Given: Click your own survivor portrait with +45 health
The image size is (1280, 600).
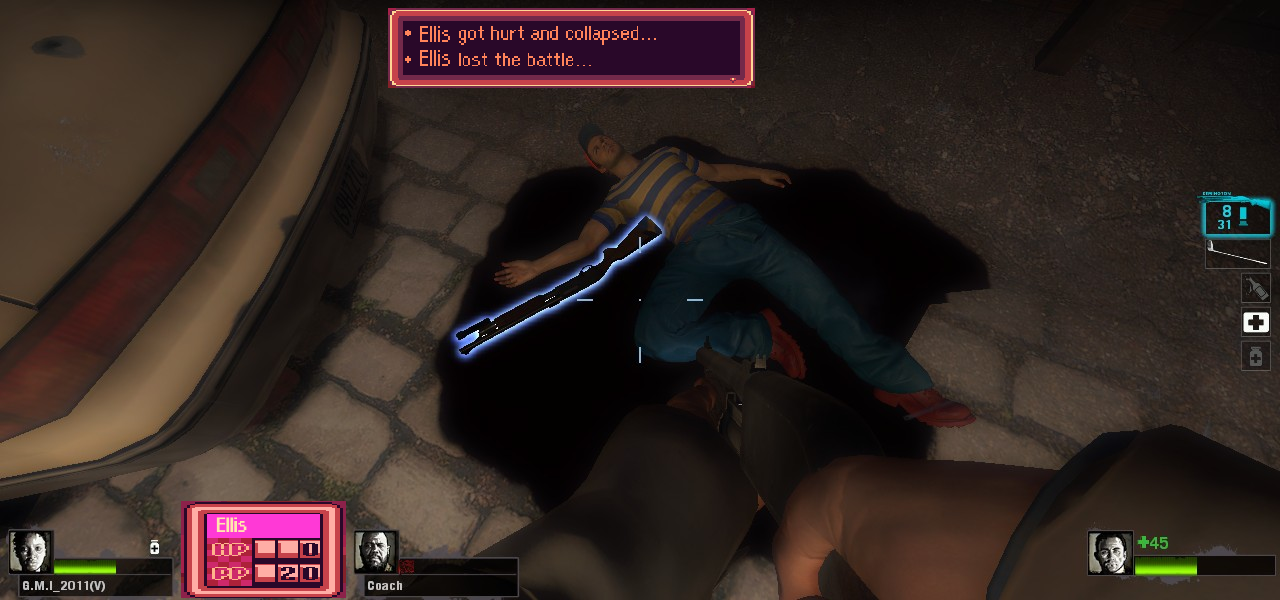Looking at the screenshot, I should coord(1110,553).
